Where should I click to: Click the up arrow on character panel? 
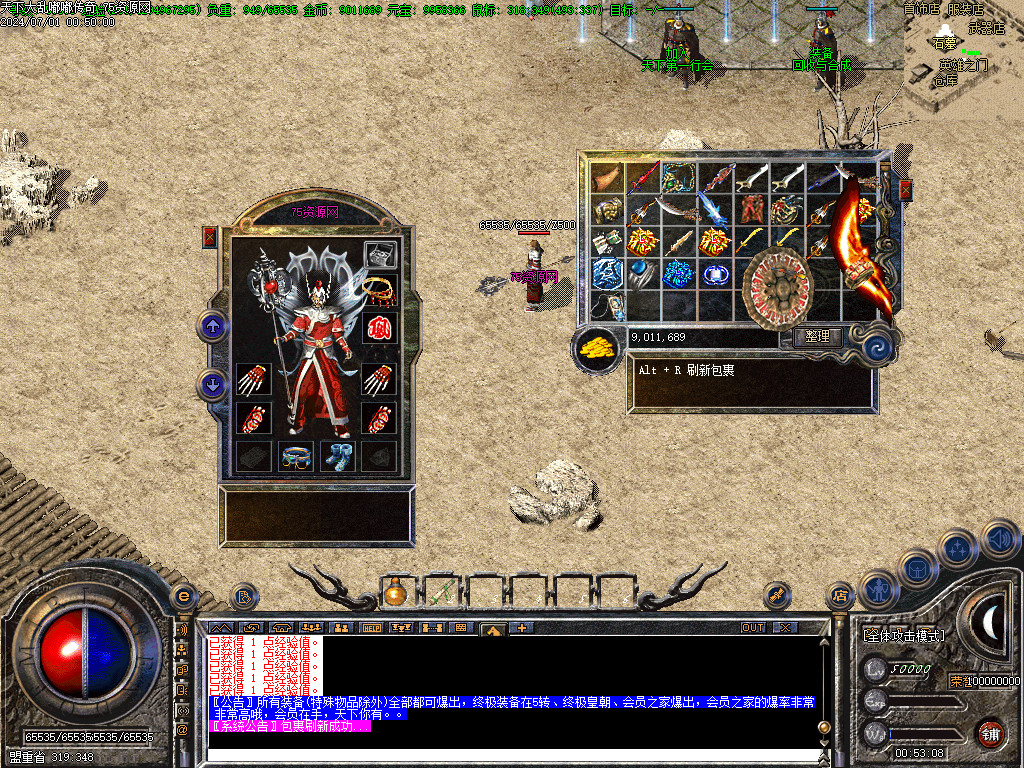pos(213,326)
